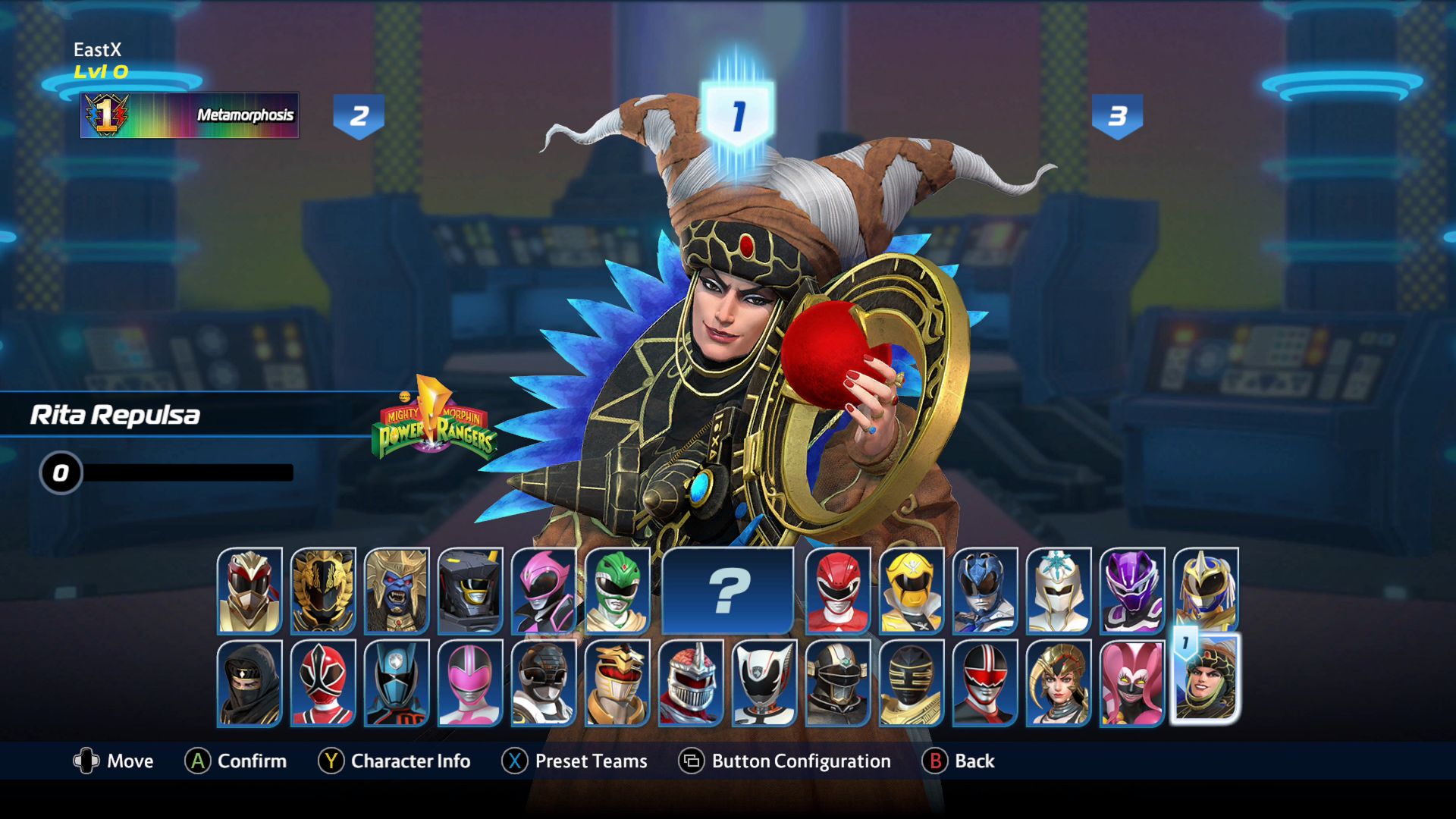Select Dai Shi's black and gold lion portrait
1456x819 pixels.
[323, 591]
